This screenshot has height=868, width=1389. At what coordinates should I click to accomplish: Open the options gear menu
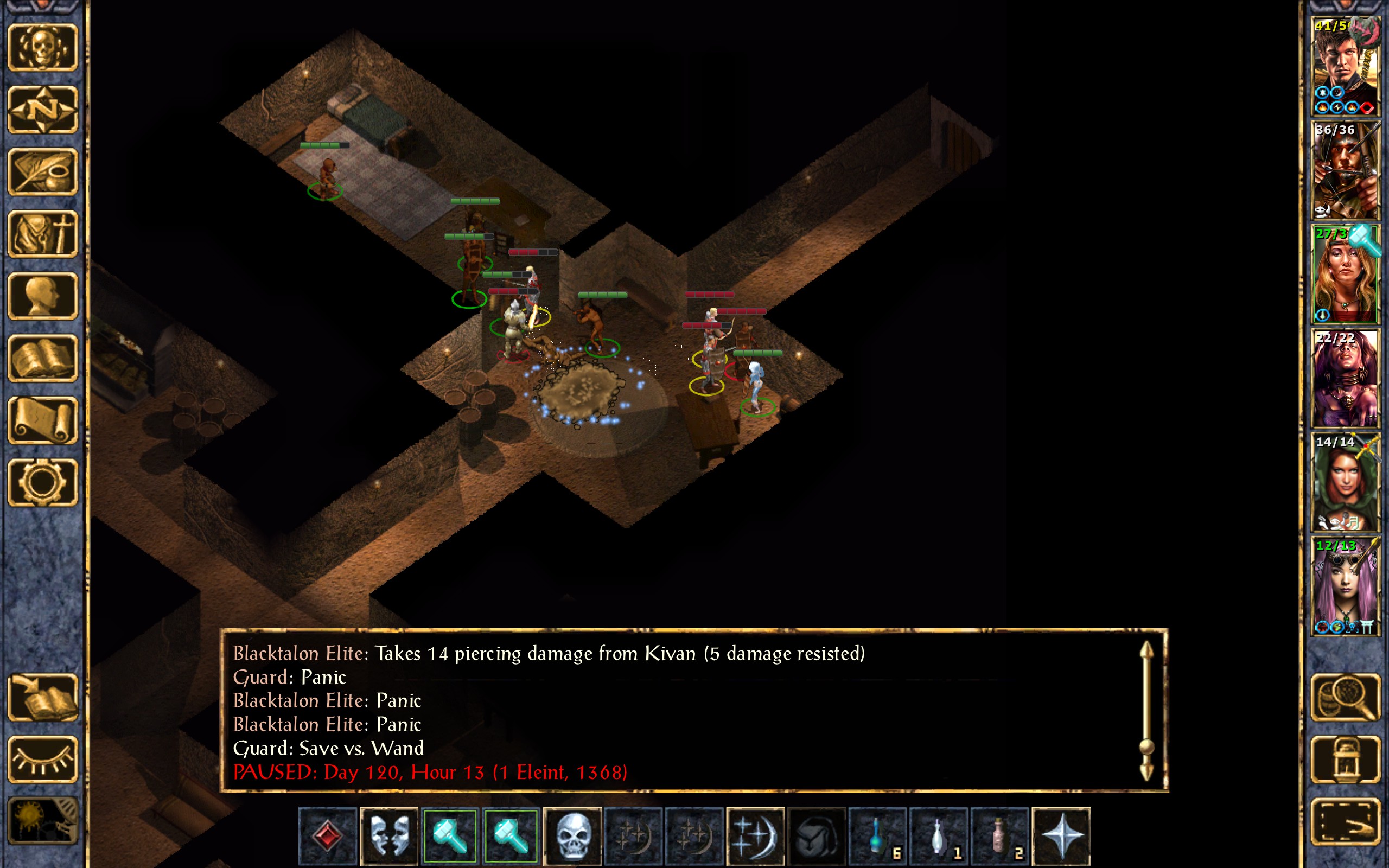pyautogui.click(x=43, y=482)
